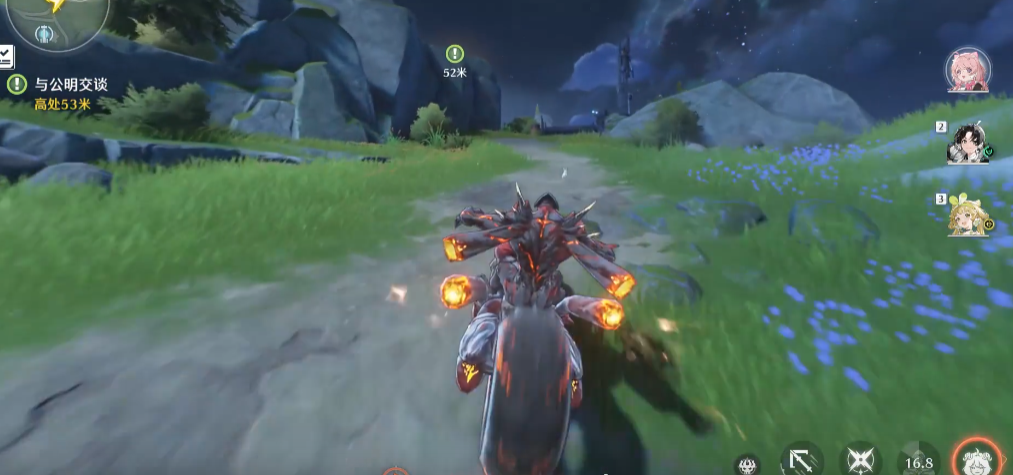The image size is (1013, 475).
Task: Click the skill on 16.8 cooldown
Action: point(918,460)
